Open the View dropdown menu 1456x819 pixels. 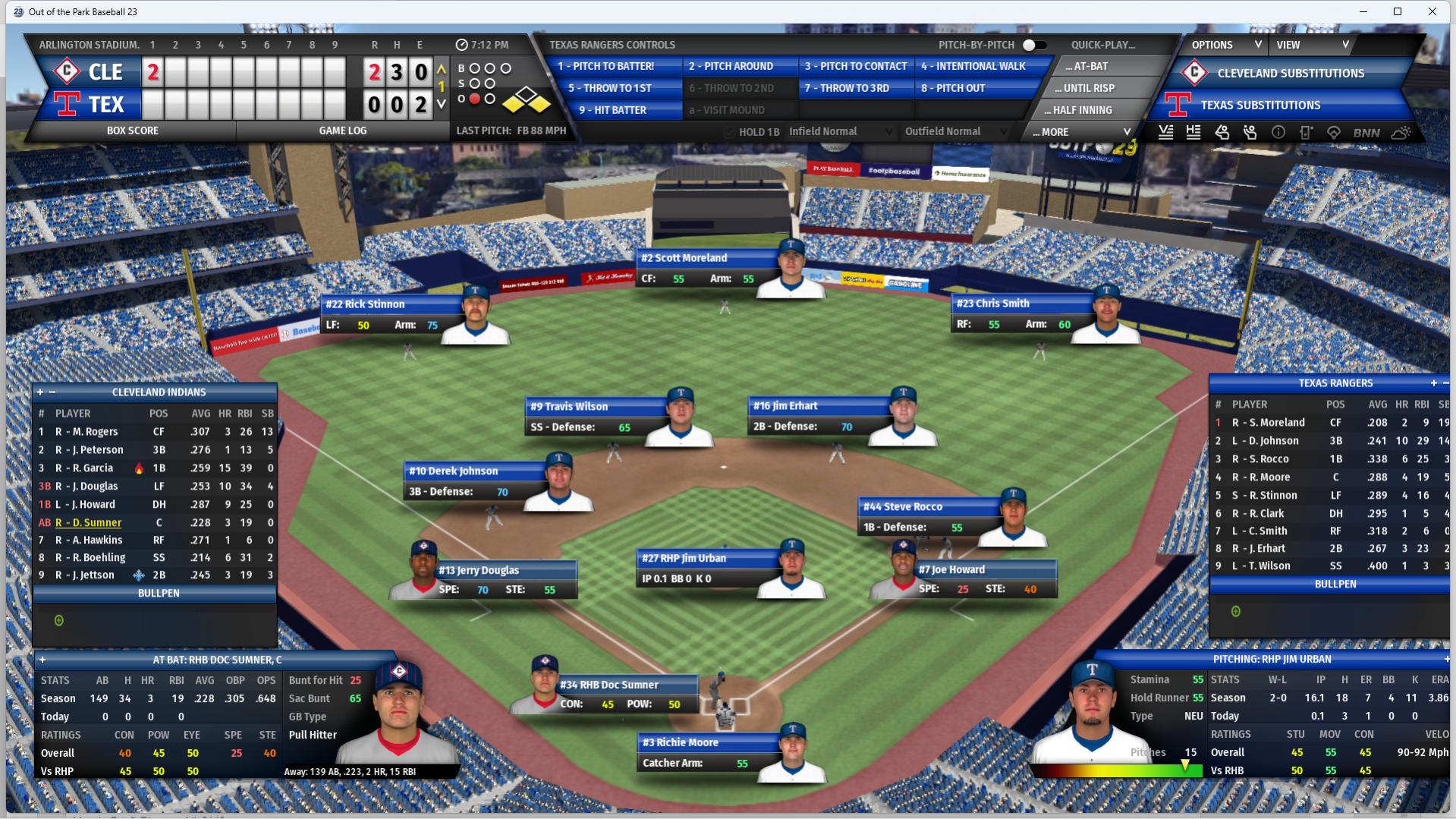tap(1313, 45)
